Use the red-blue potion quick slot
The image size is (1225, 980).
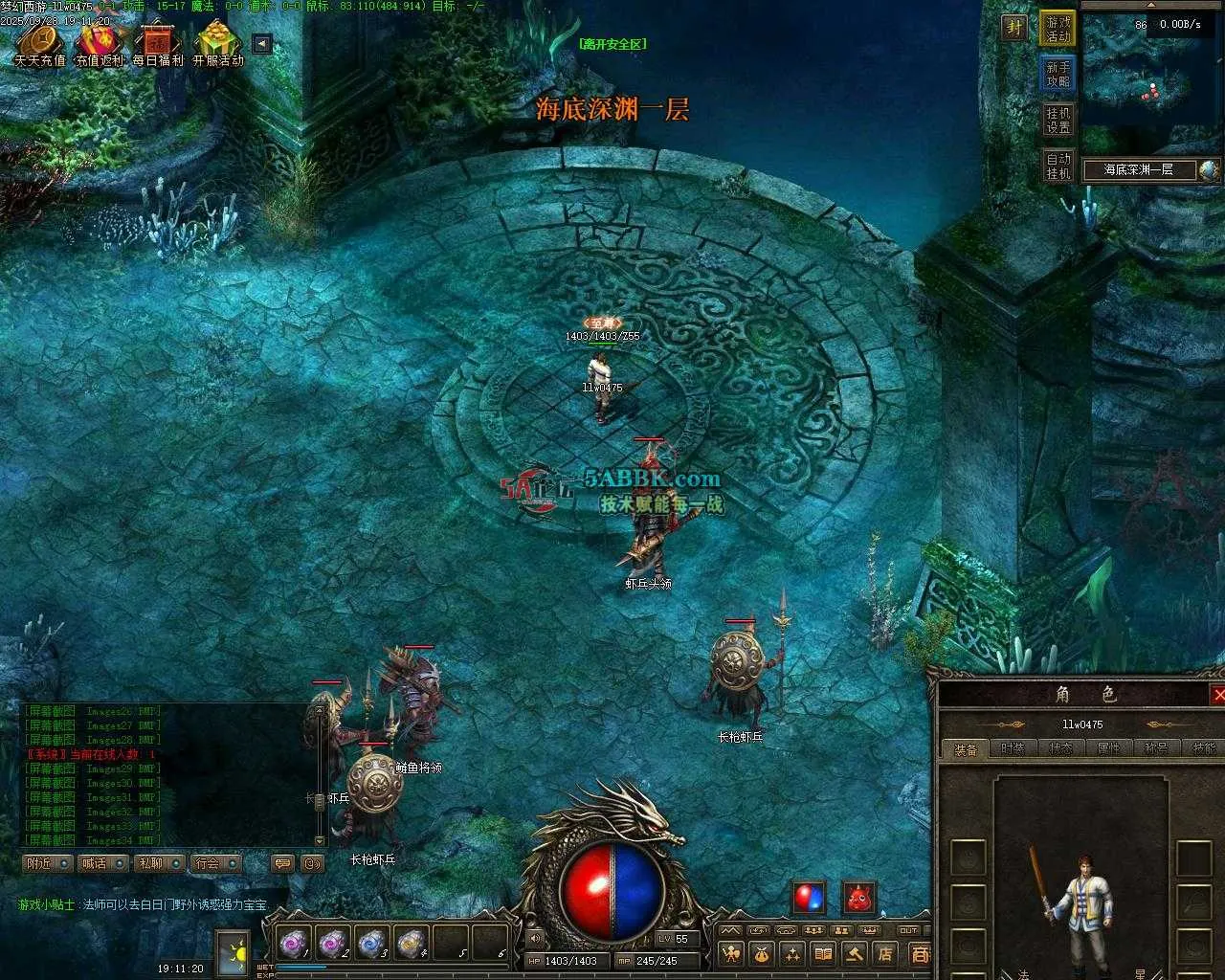(809, 898)
